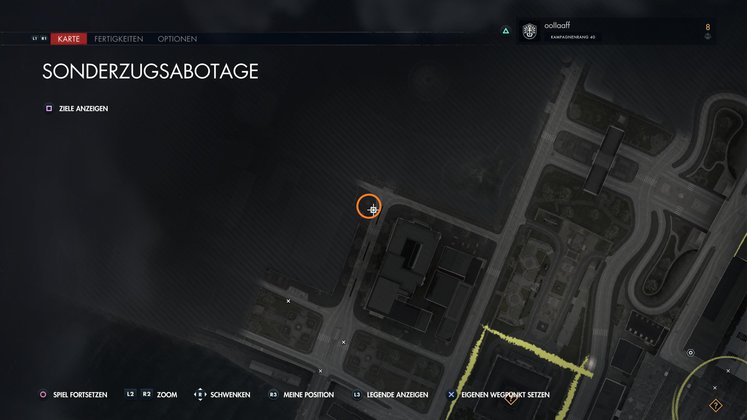Select the orange player position marker
The width and height of the screenshot is (747, 420).
tap(370, 207)
